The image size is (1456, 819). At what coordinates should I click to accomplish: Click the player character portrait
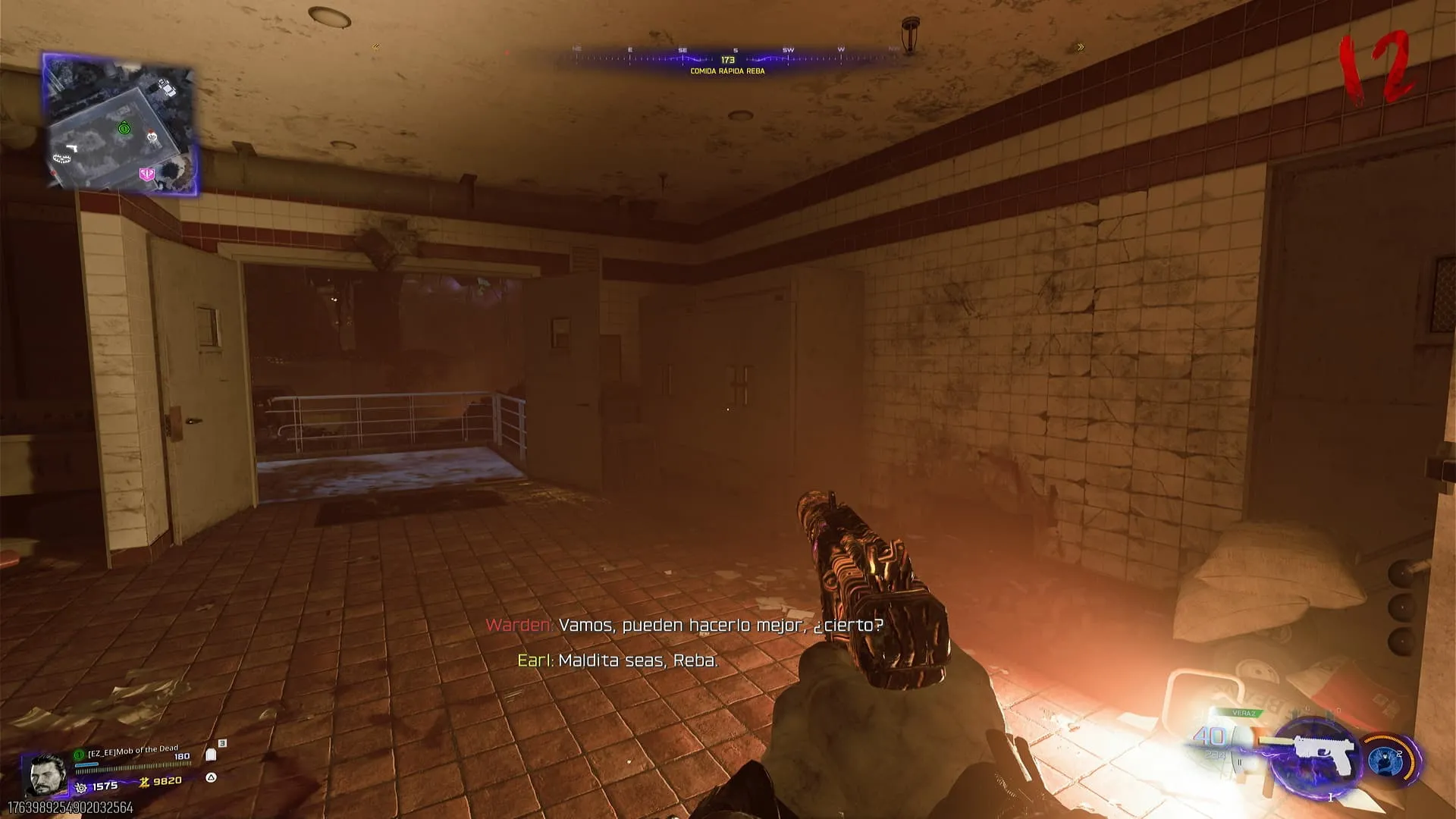46,775
